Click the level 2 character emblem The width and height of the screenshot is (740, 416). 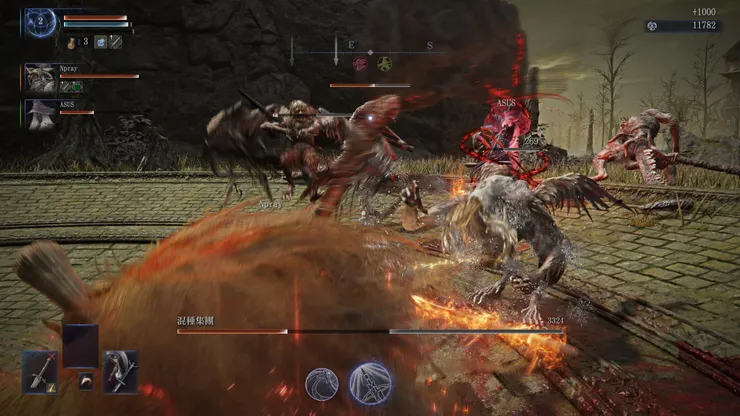click(x=40, y=21)
